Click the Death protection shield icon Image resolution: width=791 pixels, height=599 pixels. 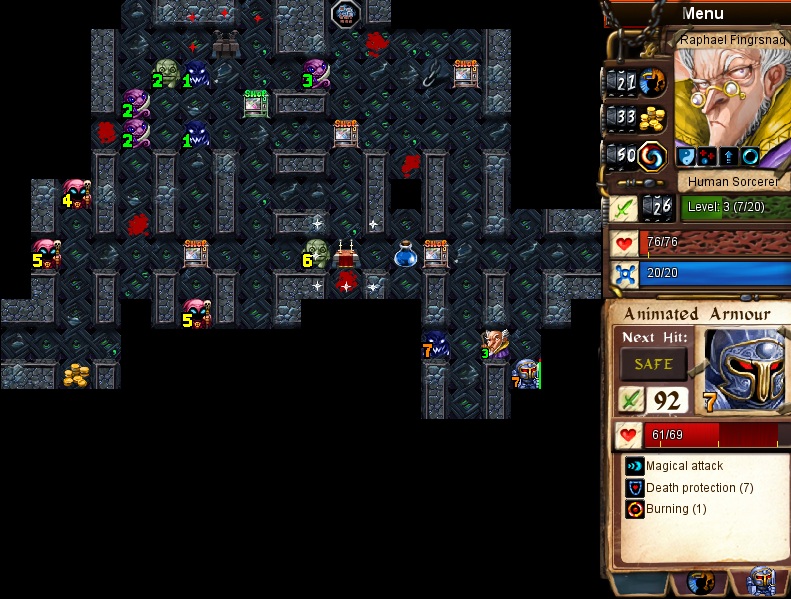coord(634,488)
